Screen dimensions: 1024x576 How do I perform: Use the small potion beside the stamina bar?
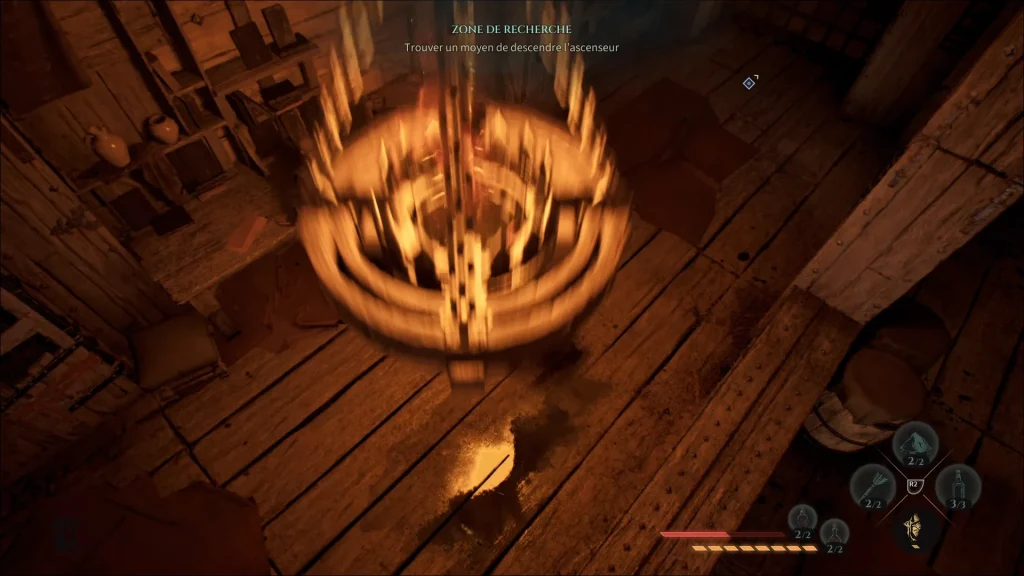click(833, 533)
